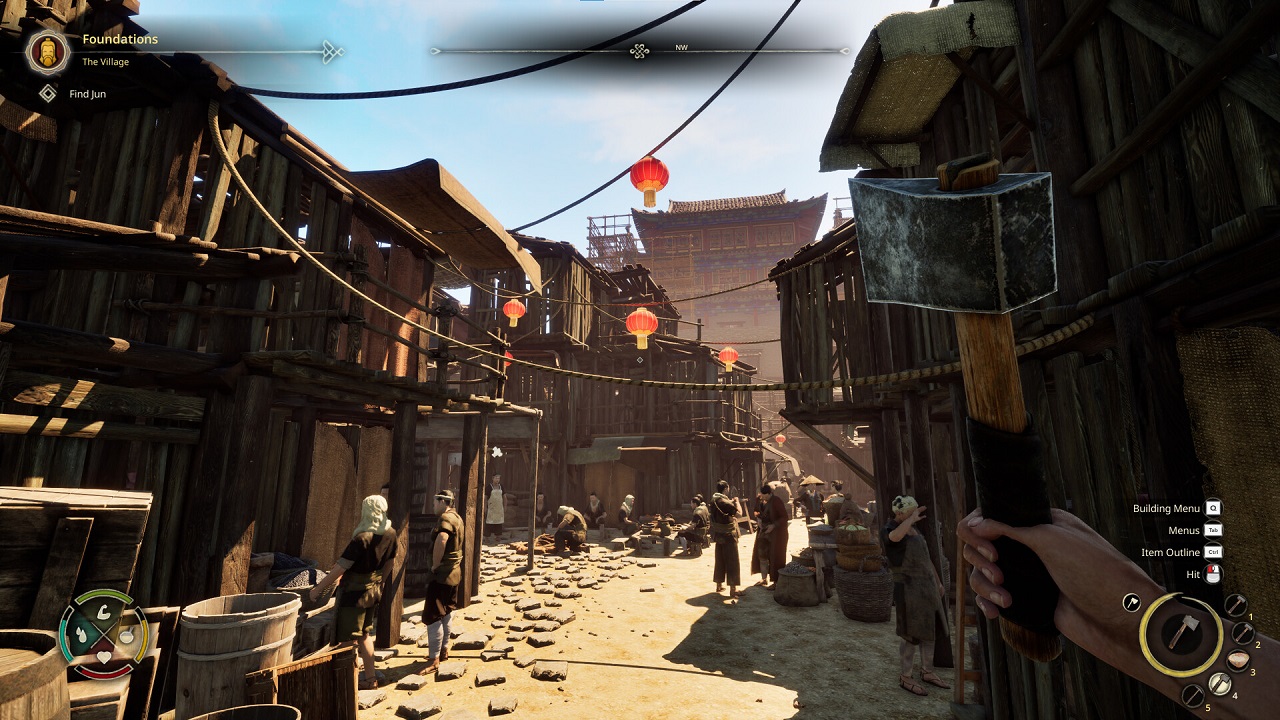Select the hatchet in round slot 4

[1220, 683]
